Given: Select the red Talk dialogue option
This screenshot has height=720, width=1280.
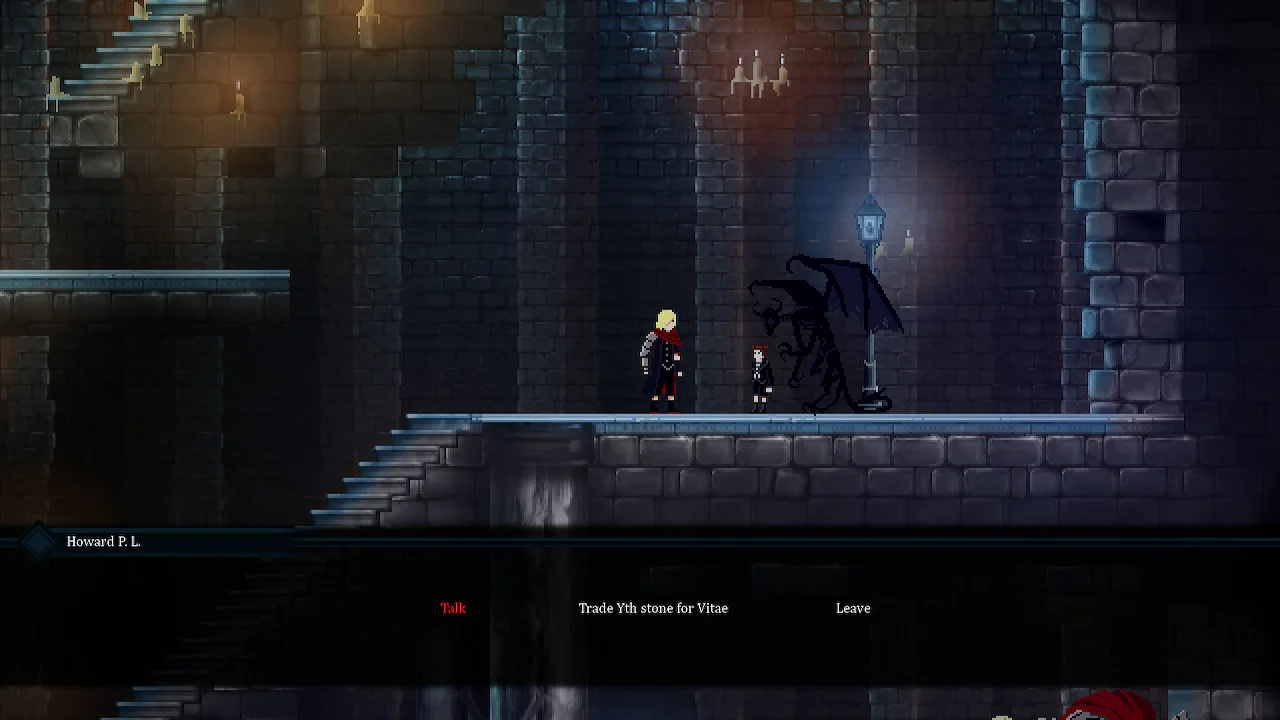Looking at the screenshot, I should point(453,608).
